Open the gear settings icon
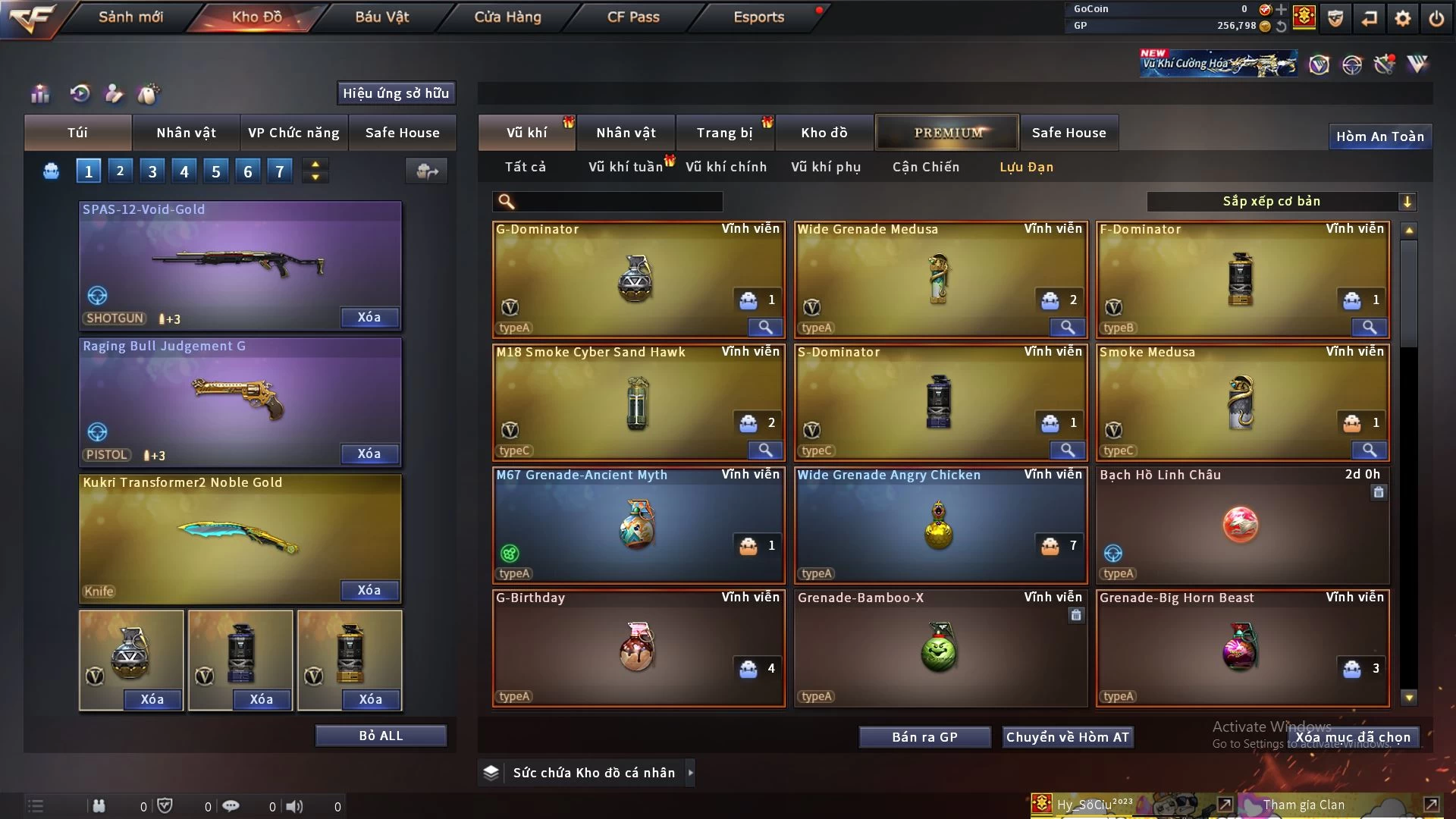 coord(1403,18)
